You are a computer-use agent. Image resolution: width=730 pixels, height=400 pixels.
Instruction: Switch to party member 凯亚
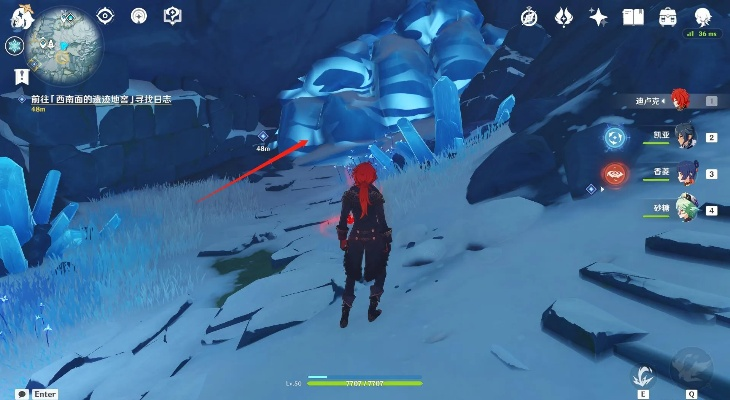684,136
